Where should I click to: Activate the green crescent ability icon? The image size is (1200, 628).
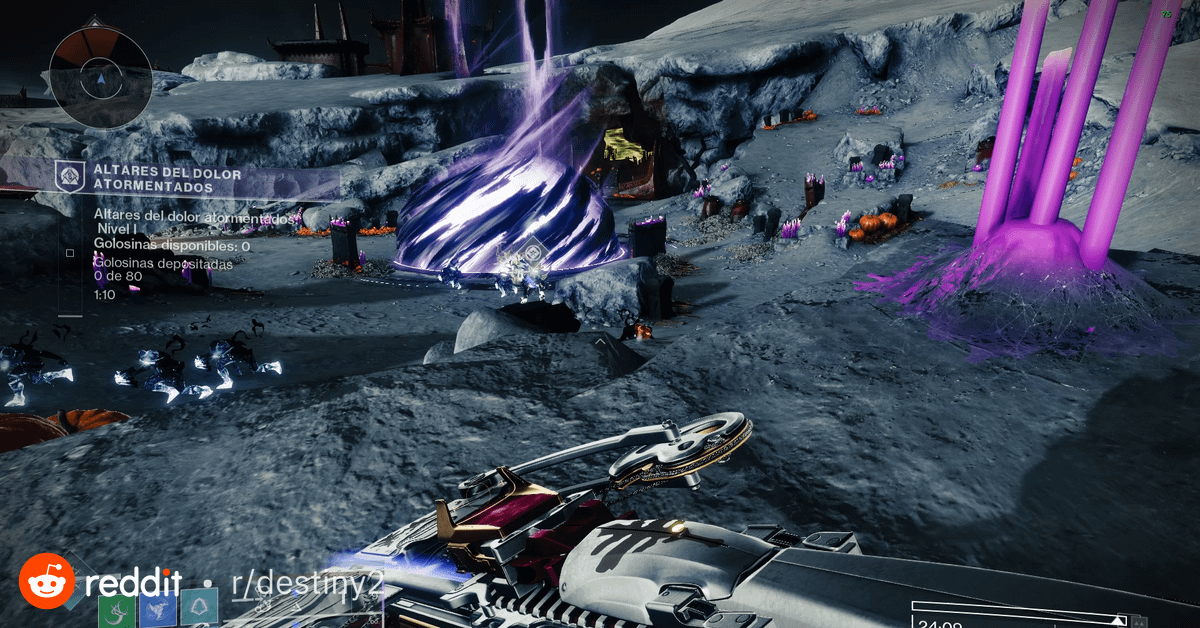tap(117, 609)
